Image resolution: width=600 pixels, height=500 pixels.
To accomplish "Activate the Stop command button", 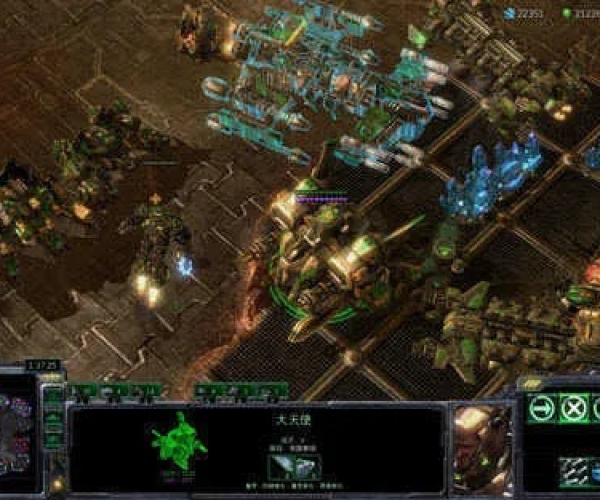I will 573,408.
